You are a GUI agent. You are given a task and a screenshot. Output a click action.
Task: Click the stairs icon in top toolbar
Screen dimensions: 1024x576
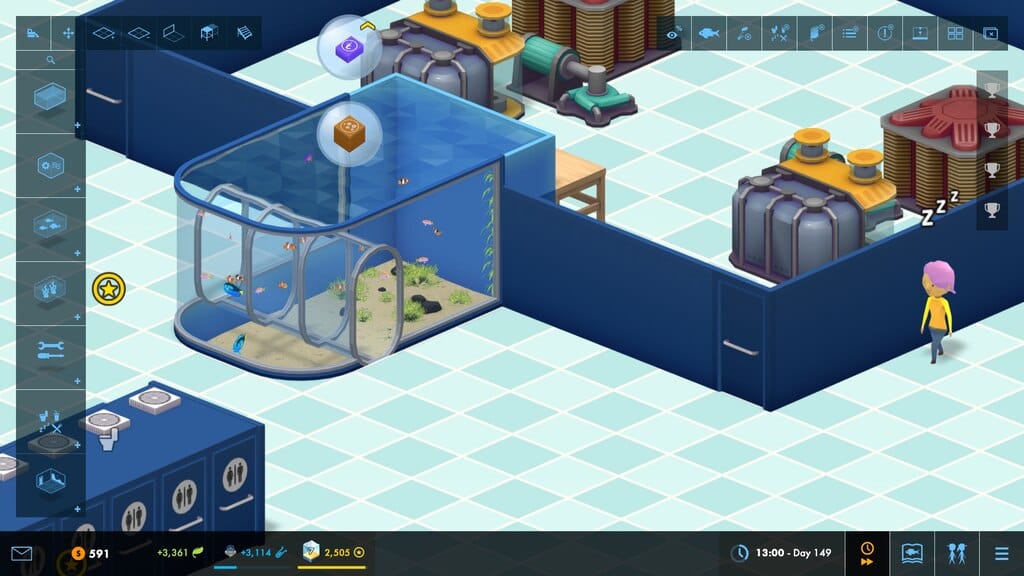(245, 33)
